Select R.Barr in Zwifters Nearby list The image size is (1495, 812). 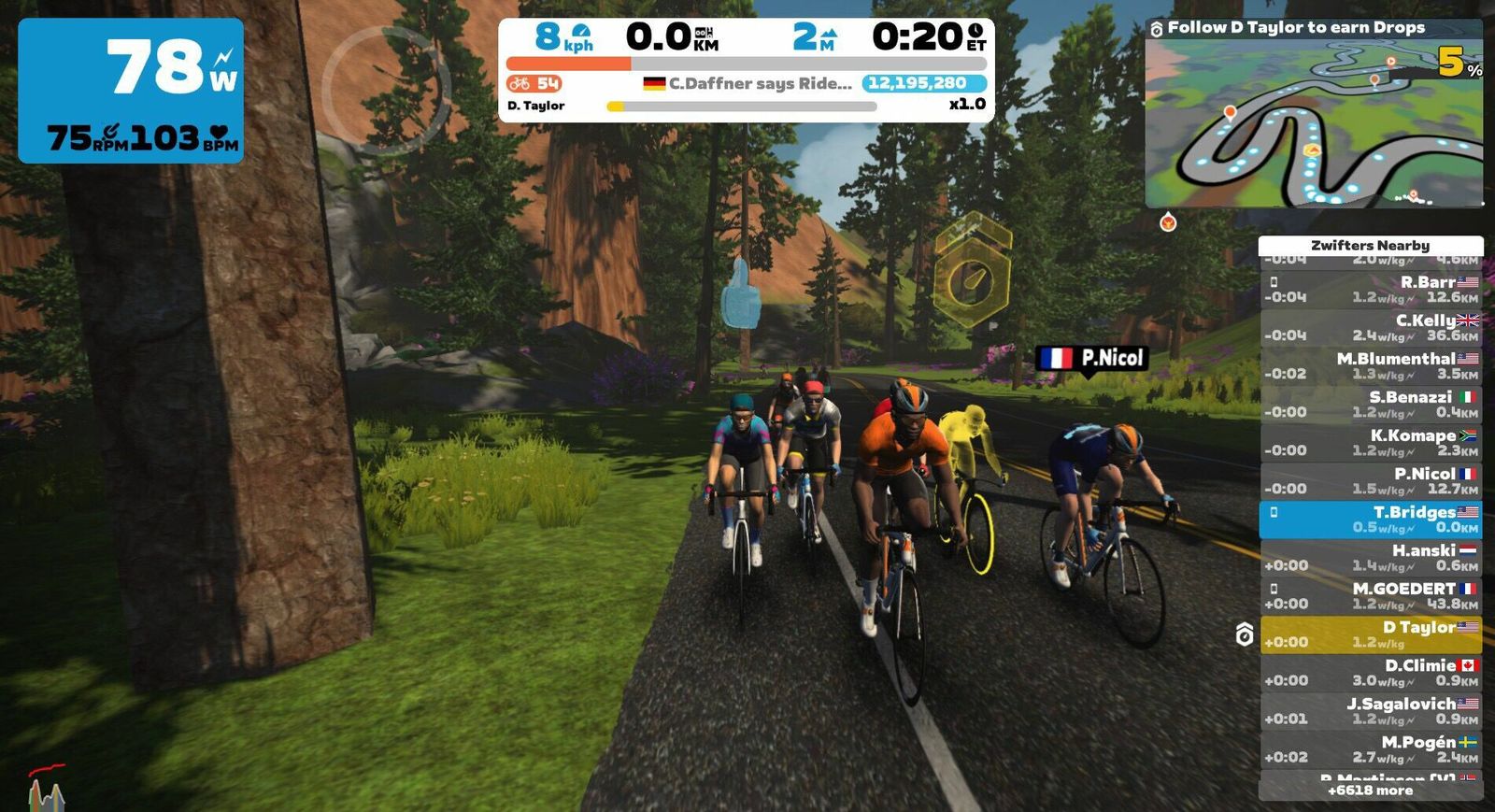click(1371, 289)
